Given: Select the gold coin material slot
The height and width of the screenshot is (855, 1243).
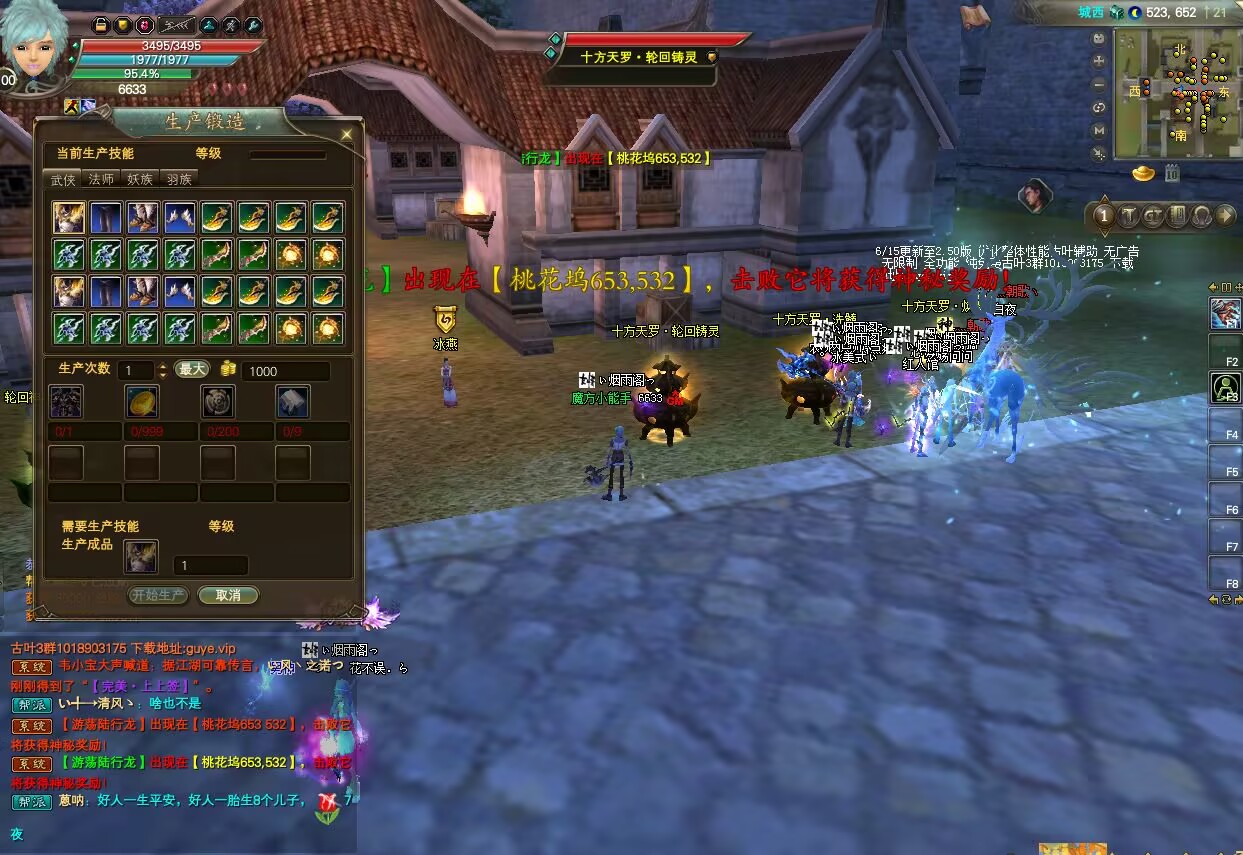Looking at the screenshot, I should click(x=142, y=402).
